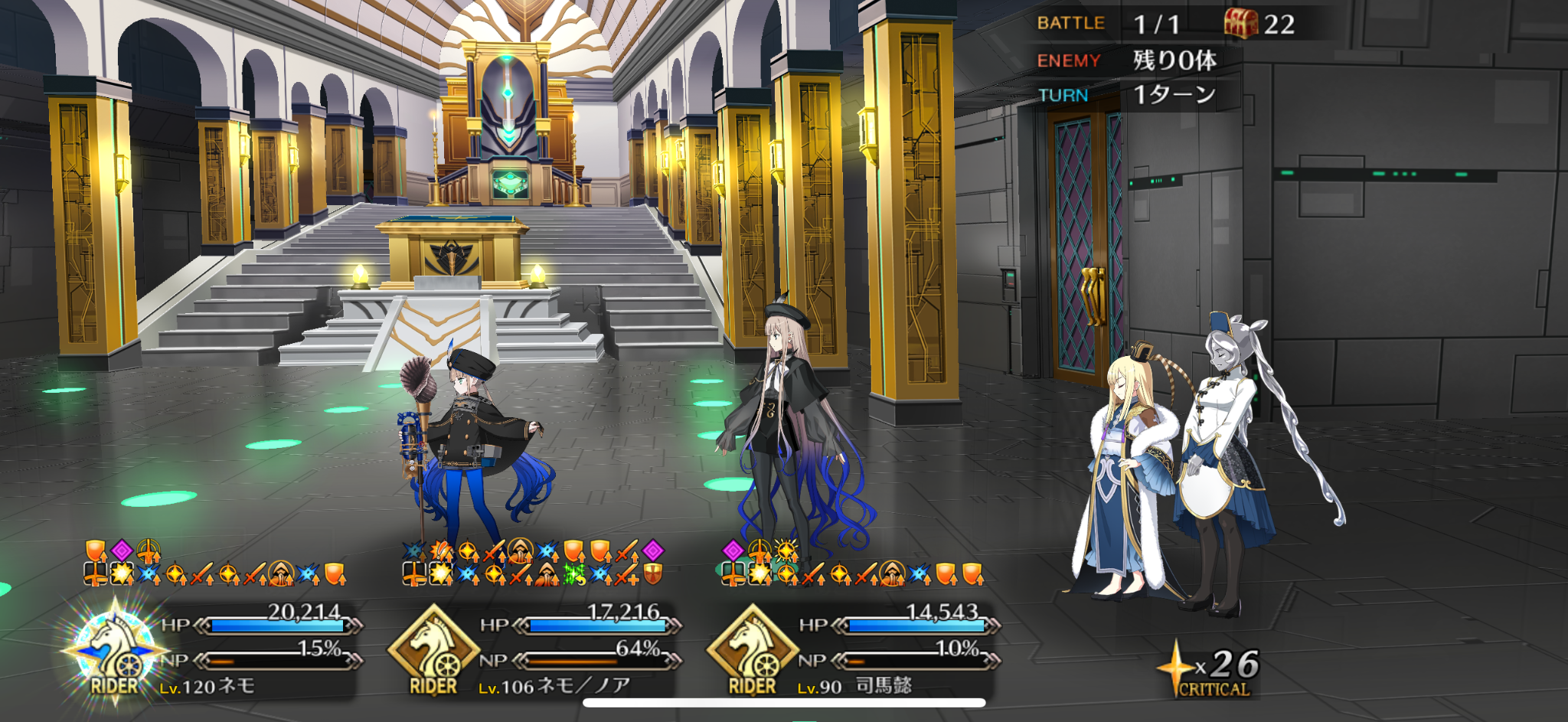Select the Lv.106 ネモ/ノア servant panel

536,651
